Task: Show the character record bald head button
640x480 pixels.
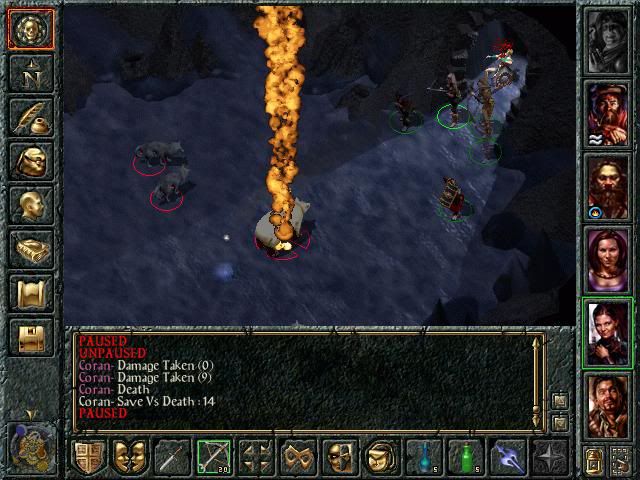Action: coord(30,205)
